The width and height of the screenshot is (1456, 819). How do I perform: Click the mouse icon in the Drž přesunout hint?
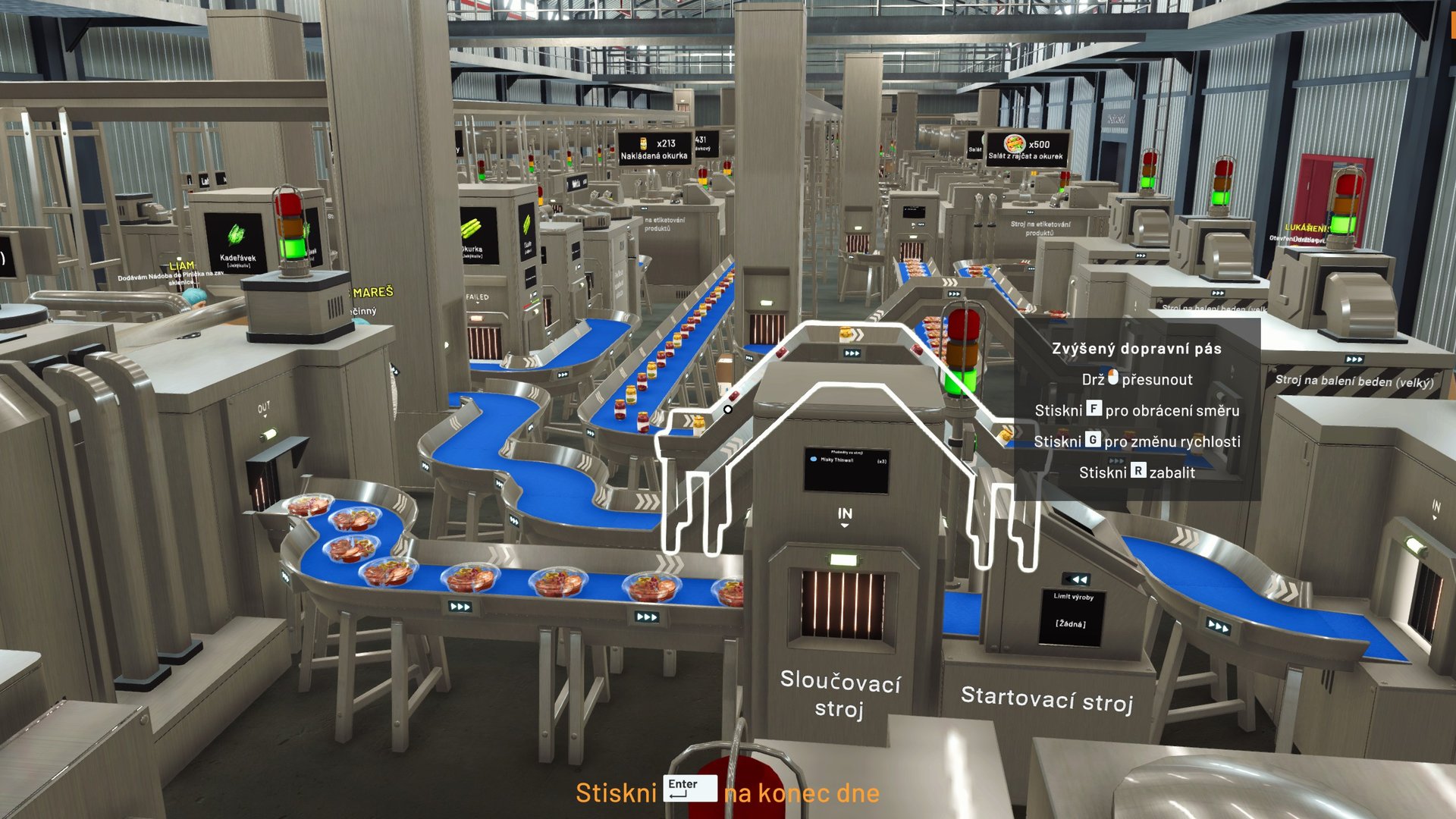coord(1115,379)
